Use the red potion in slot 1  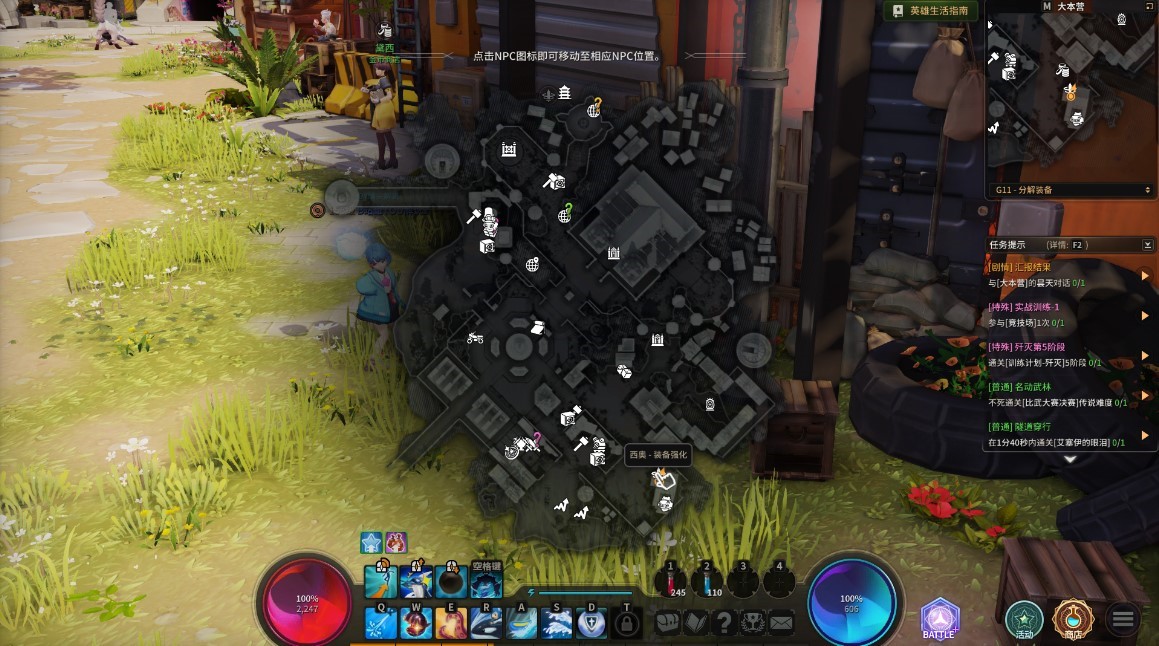tap(671, 580)
